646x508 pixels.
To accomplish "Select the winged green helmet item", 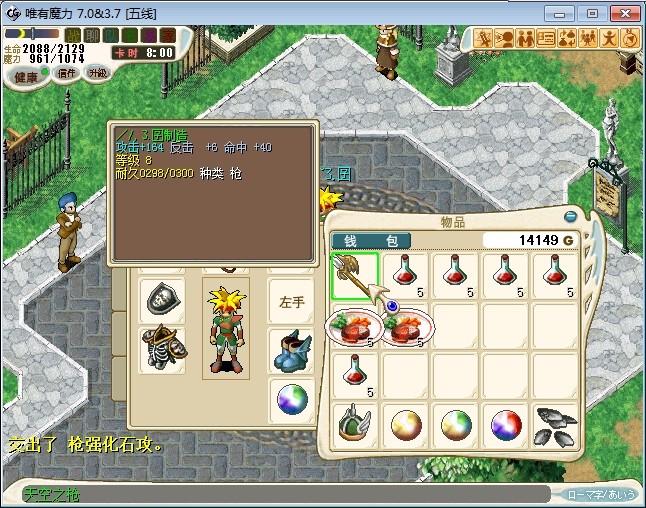I will click(355, 426).
